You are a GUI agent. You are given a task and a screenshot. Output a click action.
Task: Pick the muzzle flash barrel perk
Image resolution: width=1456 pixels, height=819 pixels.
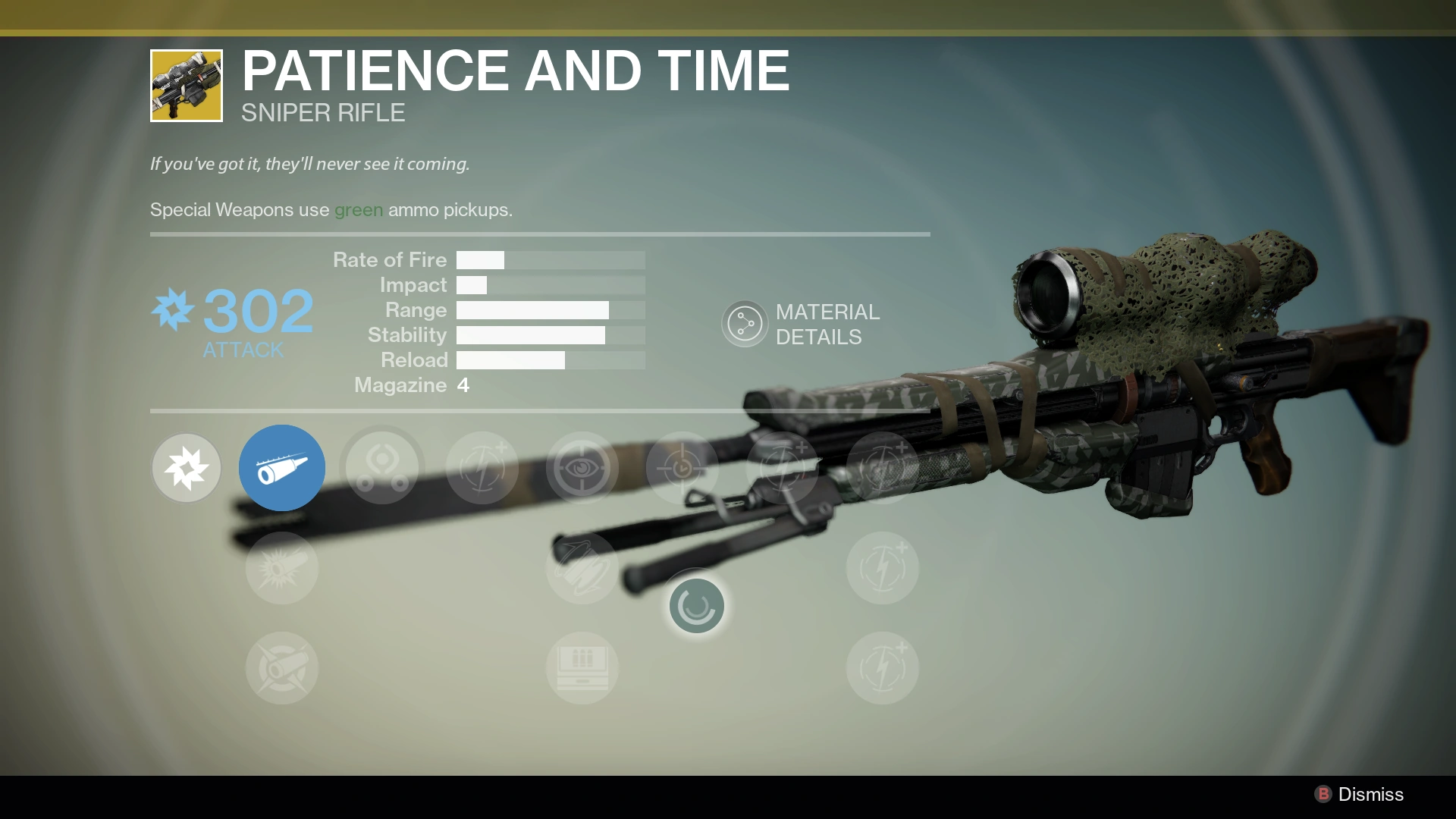[x=282, y=568]
